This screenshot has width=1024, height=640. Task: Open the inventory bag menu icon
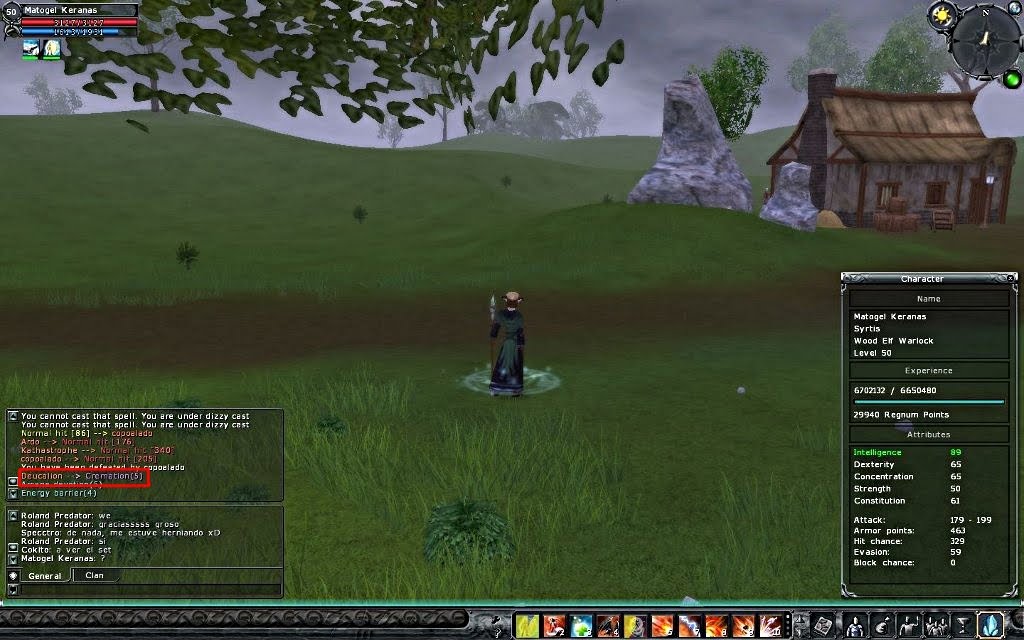[x=882, y=626]
